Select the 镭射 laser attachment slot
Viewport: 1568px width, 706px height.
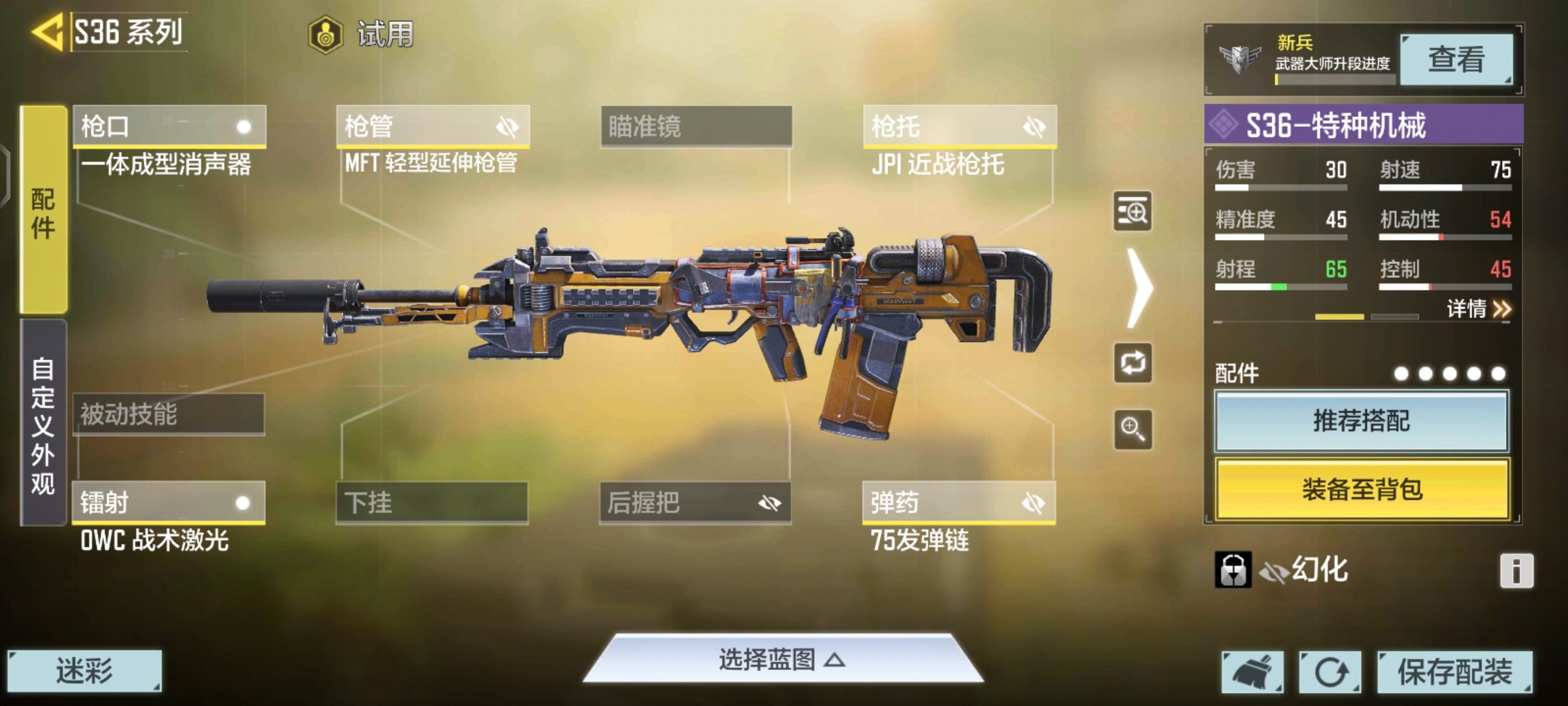[x=169, y=502]
